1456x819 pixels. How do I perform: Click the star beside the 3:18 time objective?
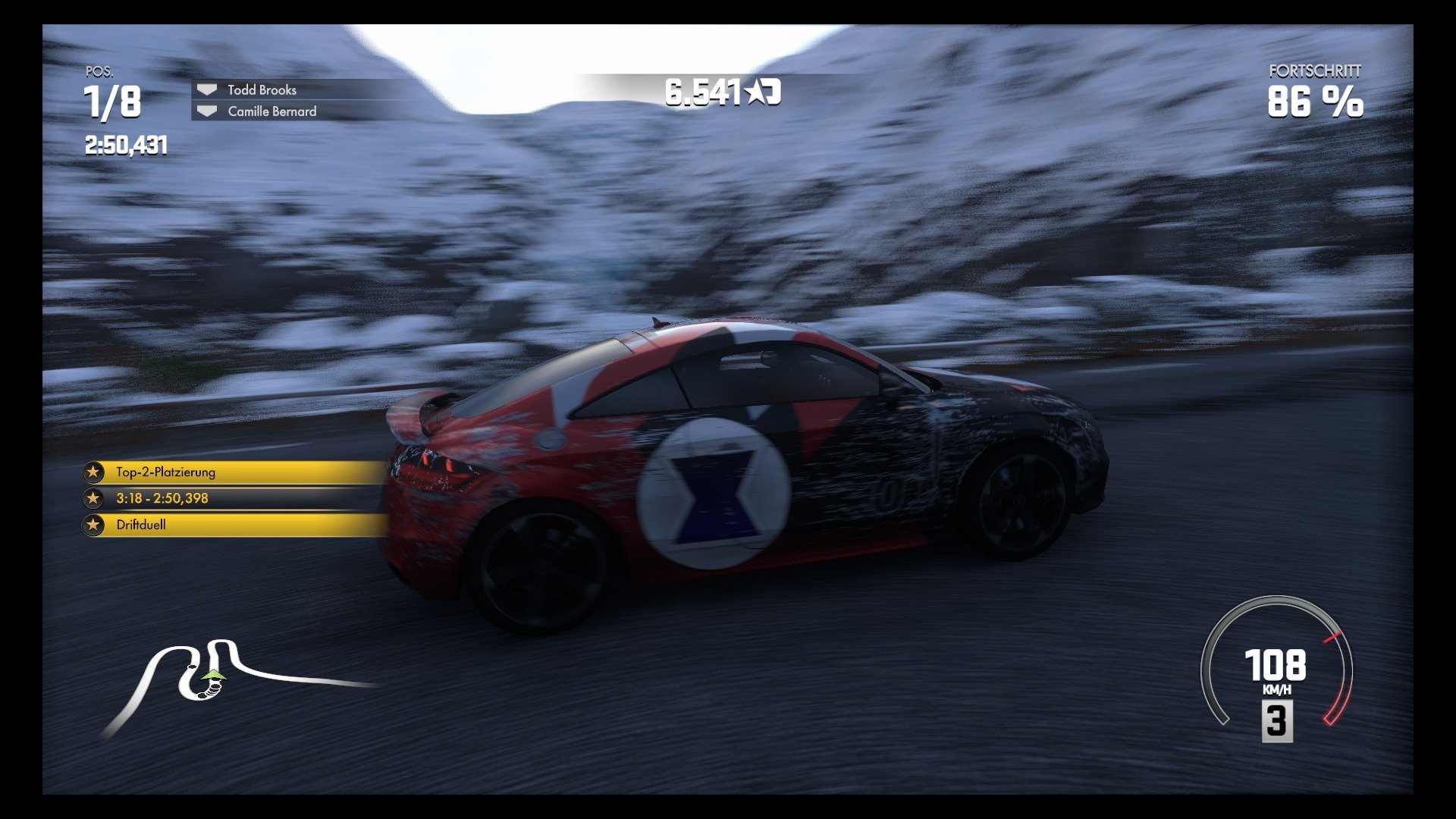(x=93, y=499)
